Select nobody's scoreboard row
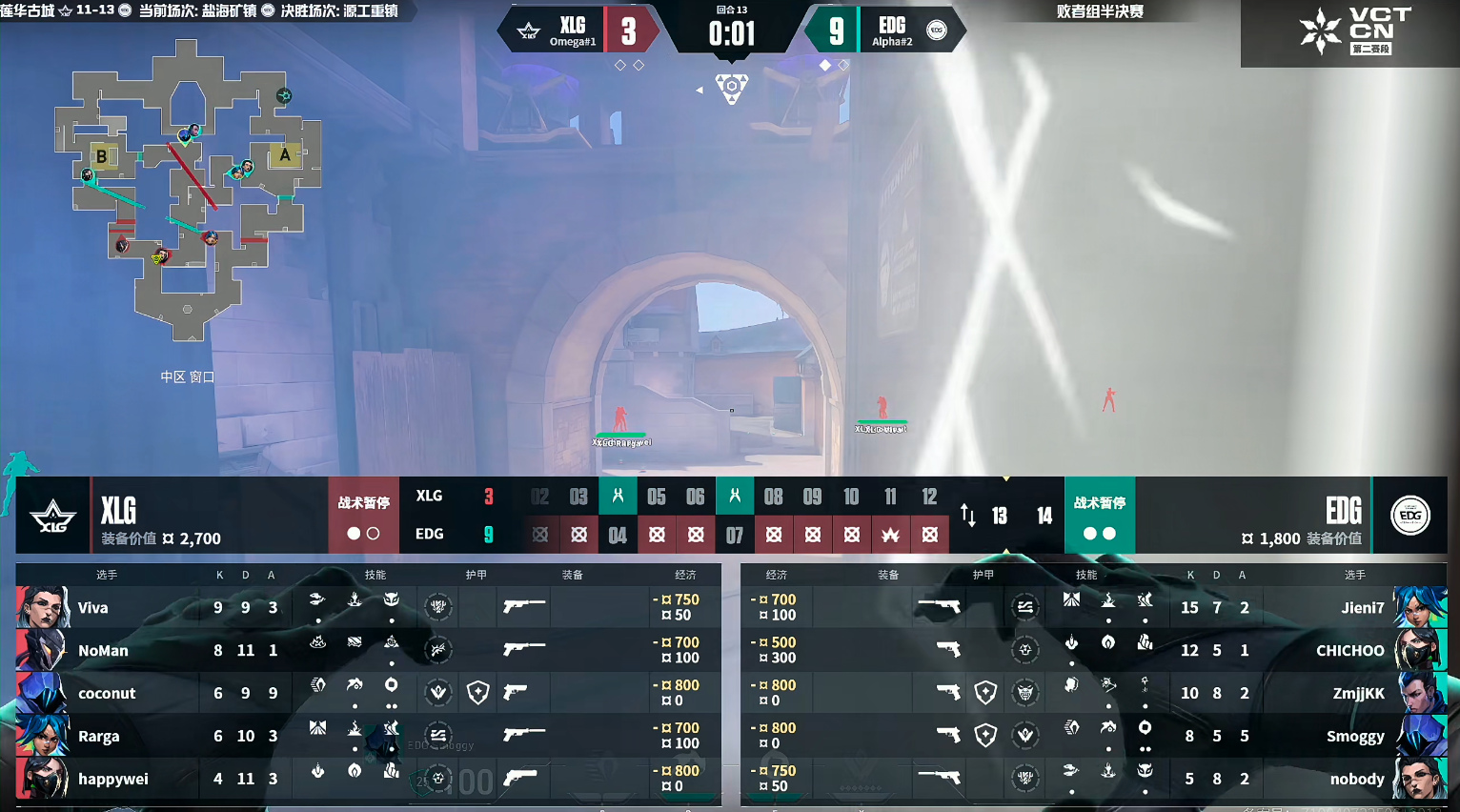Image resolution: width=1460 pixels, height=812 pixels. [x=1093, y=779]
